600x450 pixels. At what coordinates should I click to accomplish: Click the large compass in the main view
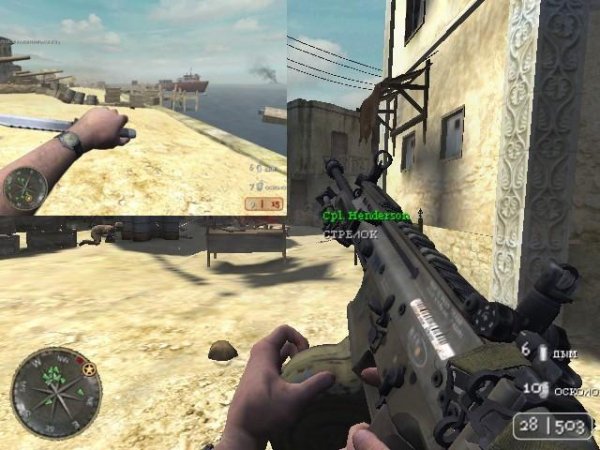pos(56,392)
